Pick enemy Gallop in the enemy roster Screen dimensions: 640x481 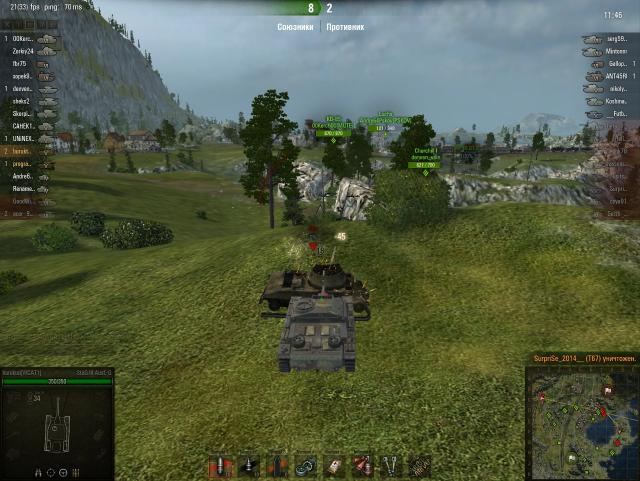pyautogui.click(x=617, y=63)
